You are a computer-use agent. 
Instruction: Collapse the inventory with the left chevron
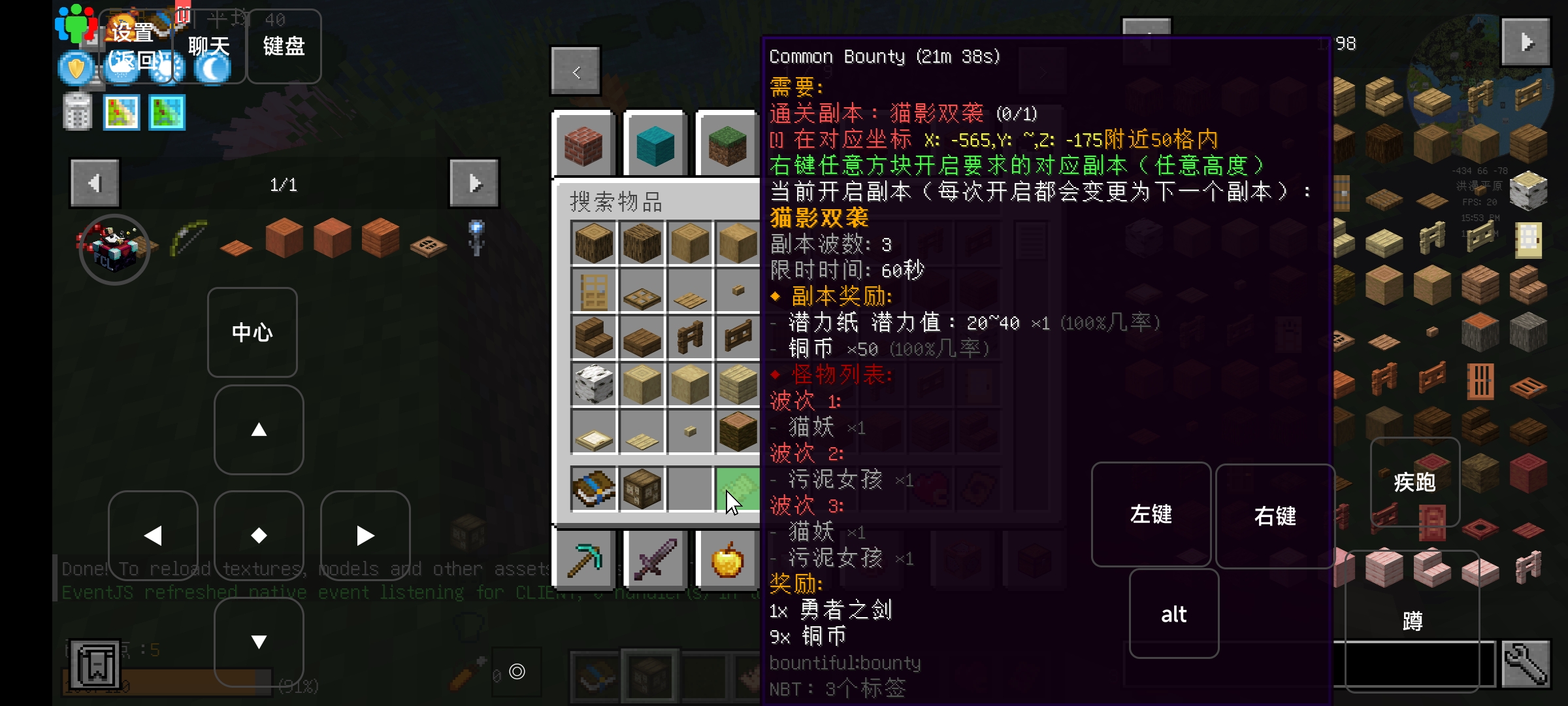(576, 71)
